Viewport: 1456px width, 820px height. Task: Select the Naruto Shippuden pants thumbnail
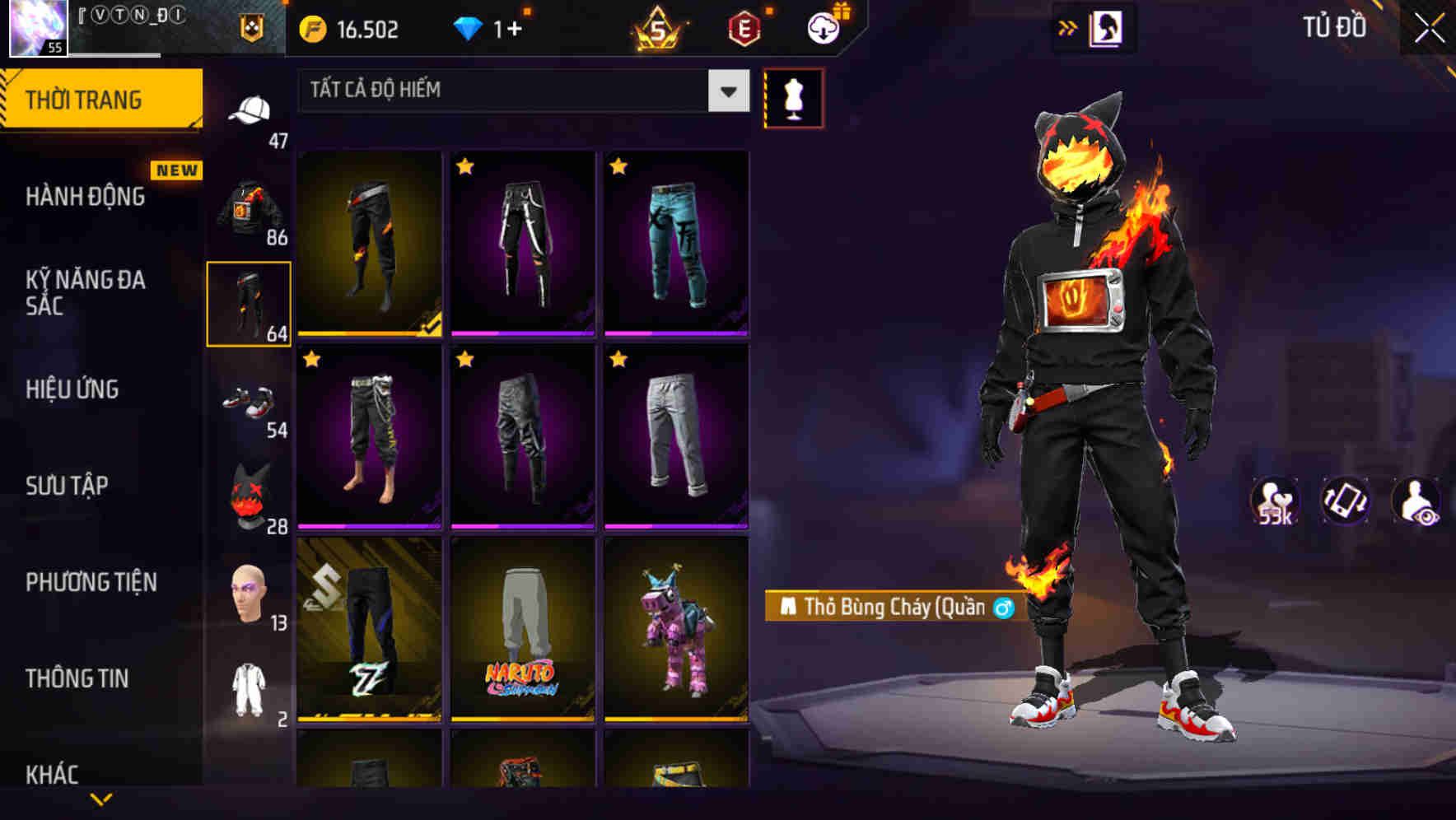coord(522,634)
